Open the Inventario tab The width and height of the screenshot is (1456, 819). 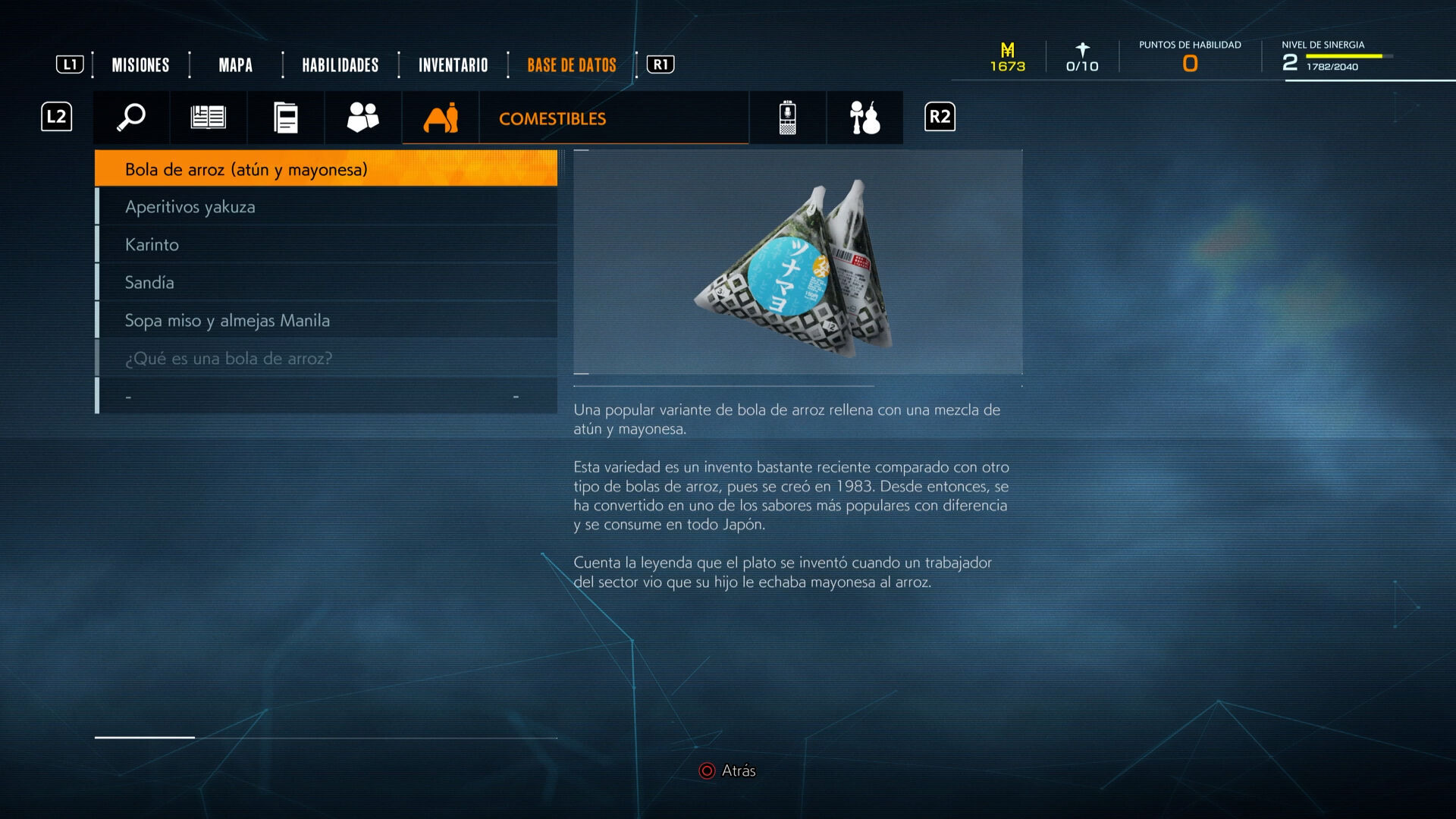click(x=453, y=65)
